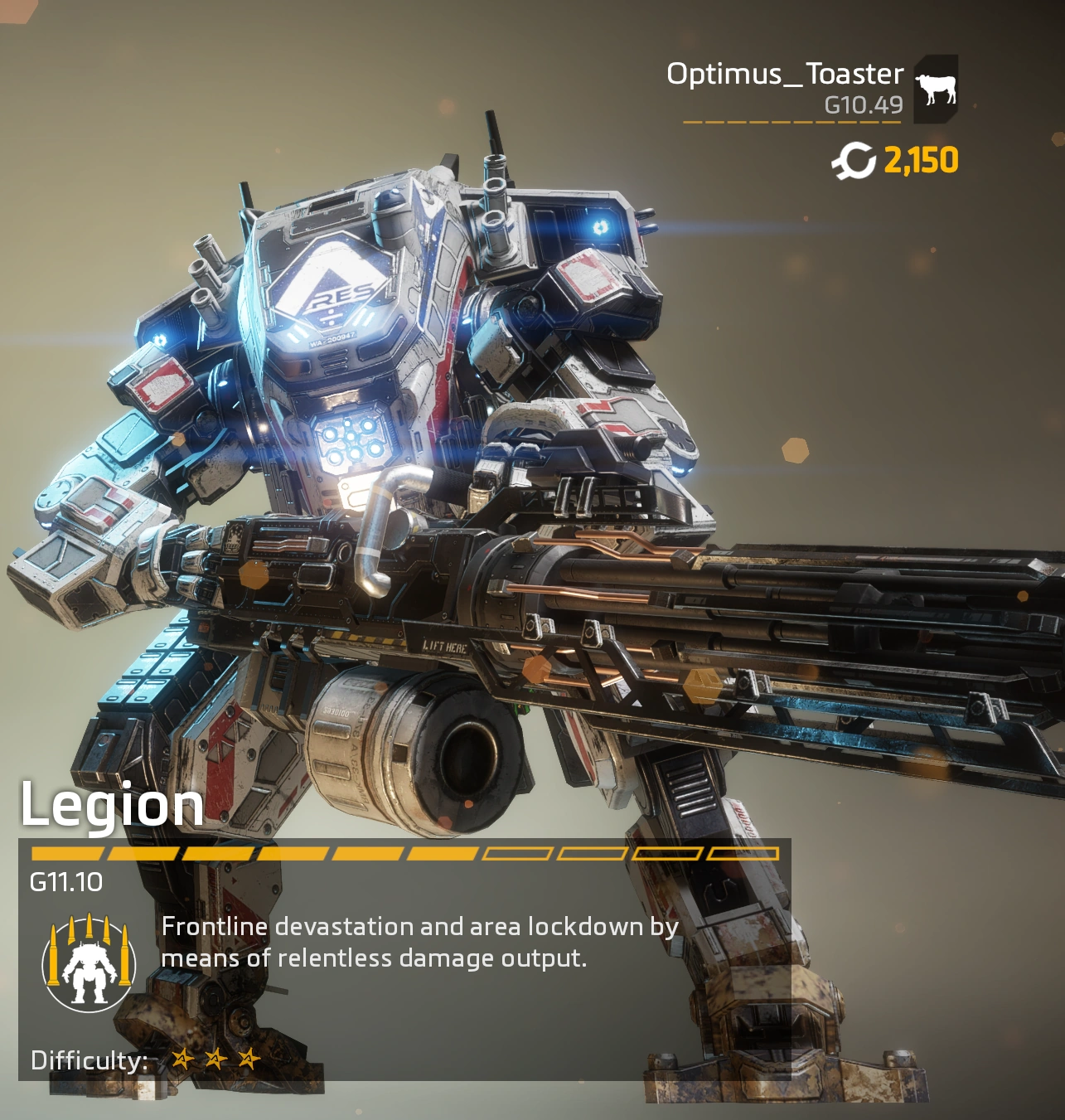The width and height of the screenshot is (1065, 1120).
Task: Click the Optimus_Toaster player callsign
Action: coord(784,75)
